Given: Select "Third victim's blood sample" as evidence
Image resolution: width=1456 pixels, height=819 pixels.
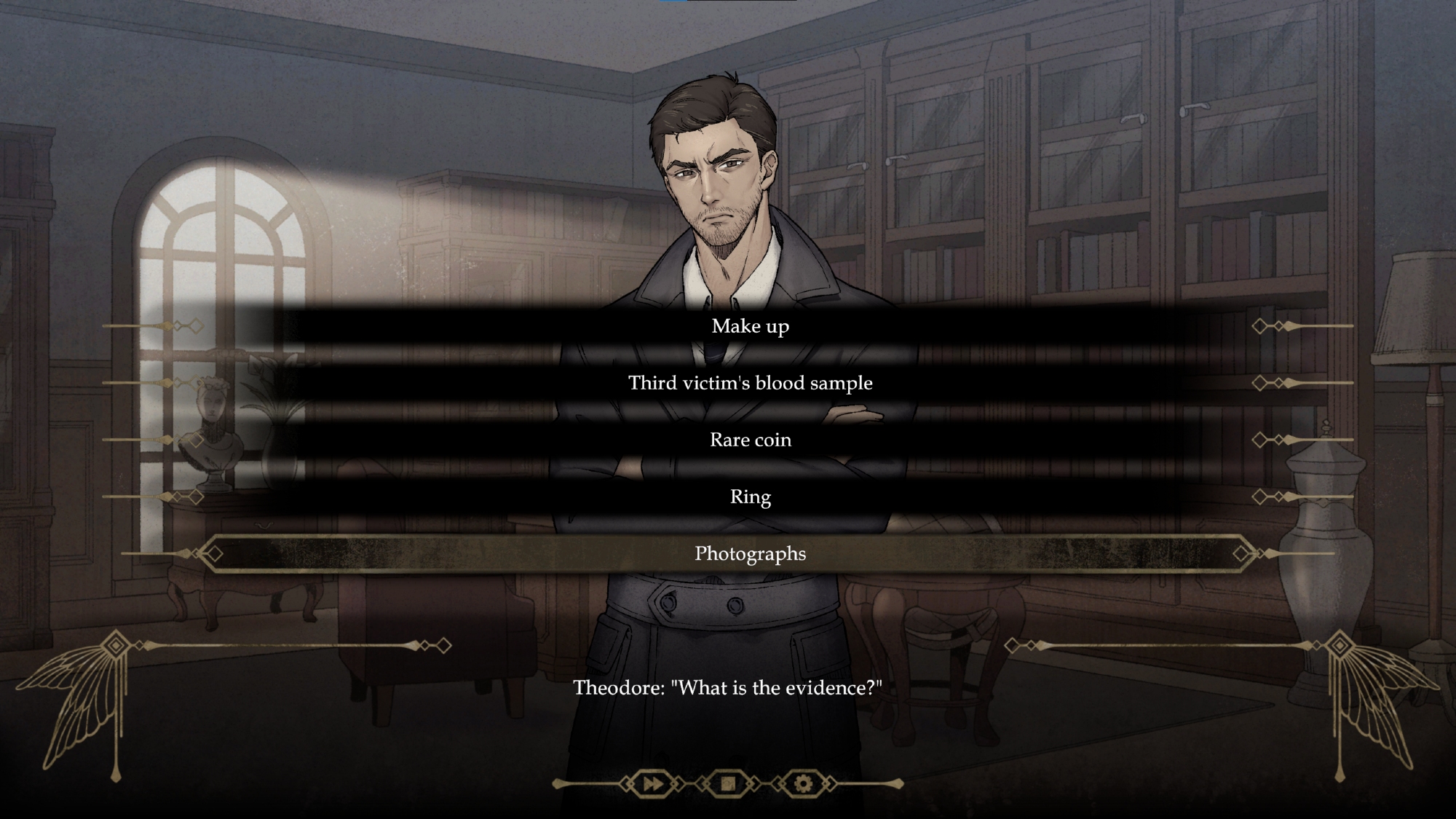Looking at the screenshot, I should (750, 383).
